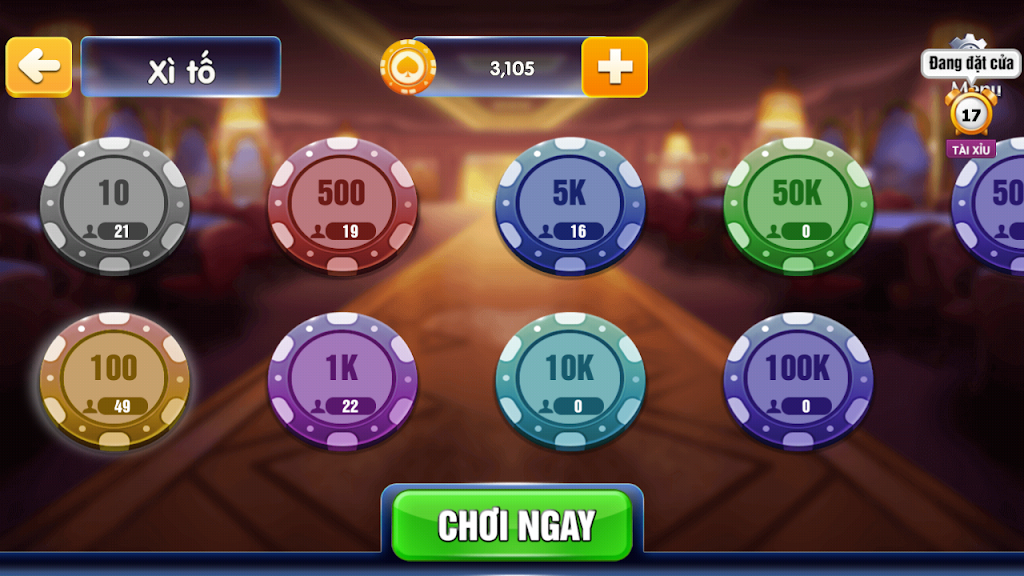
Task: Open the Tài Xỉu alarm clock icon
Action: click(x=971, y=115)
